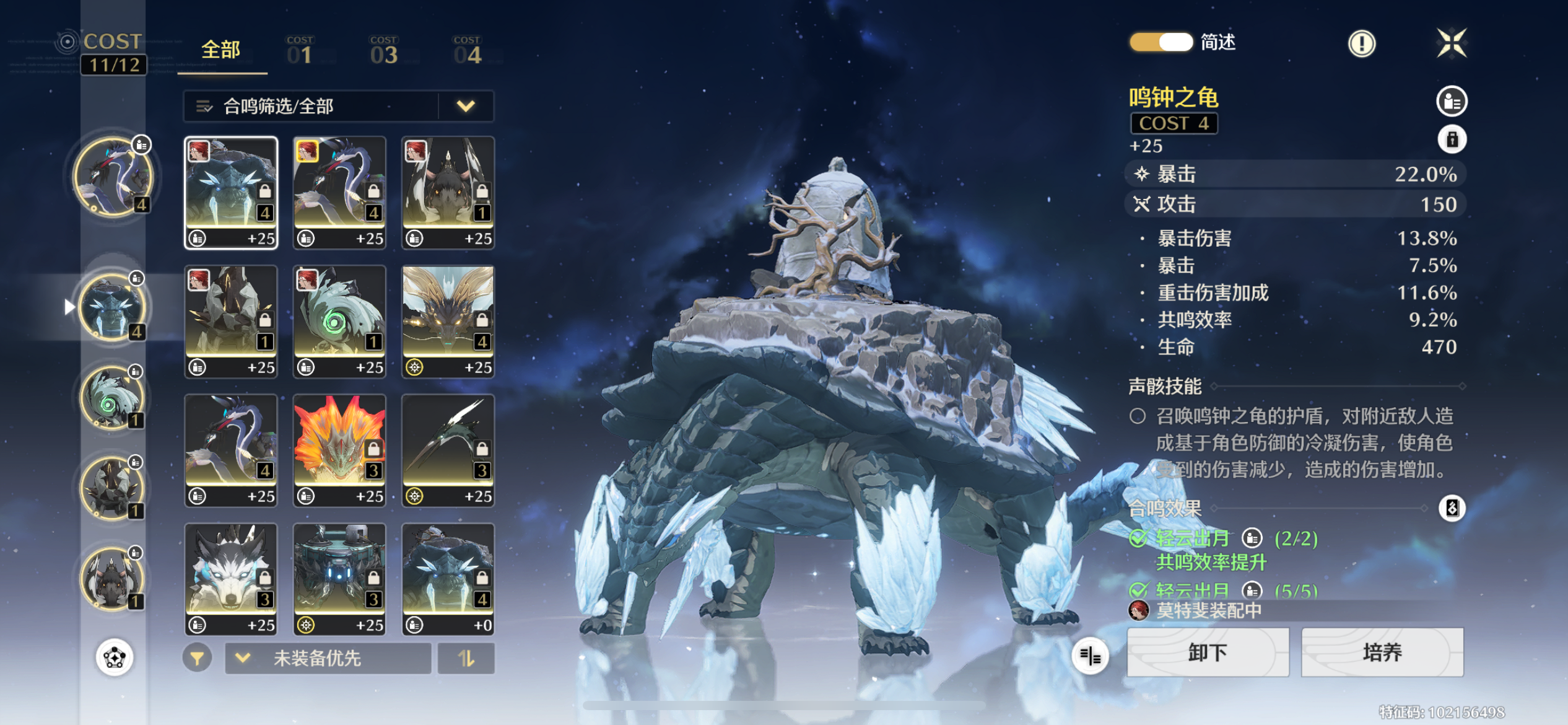Select the green swirl equipped echo slot

coord(111,398)
